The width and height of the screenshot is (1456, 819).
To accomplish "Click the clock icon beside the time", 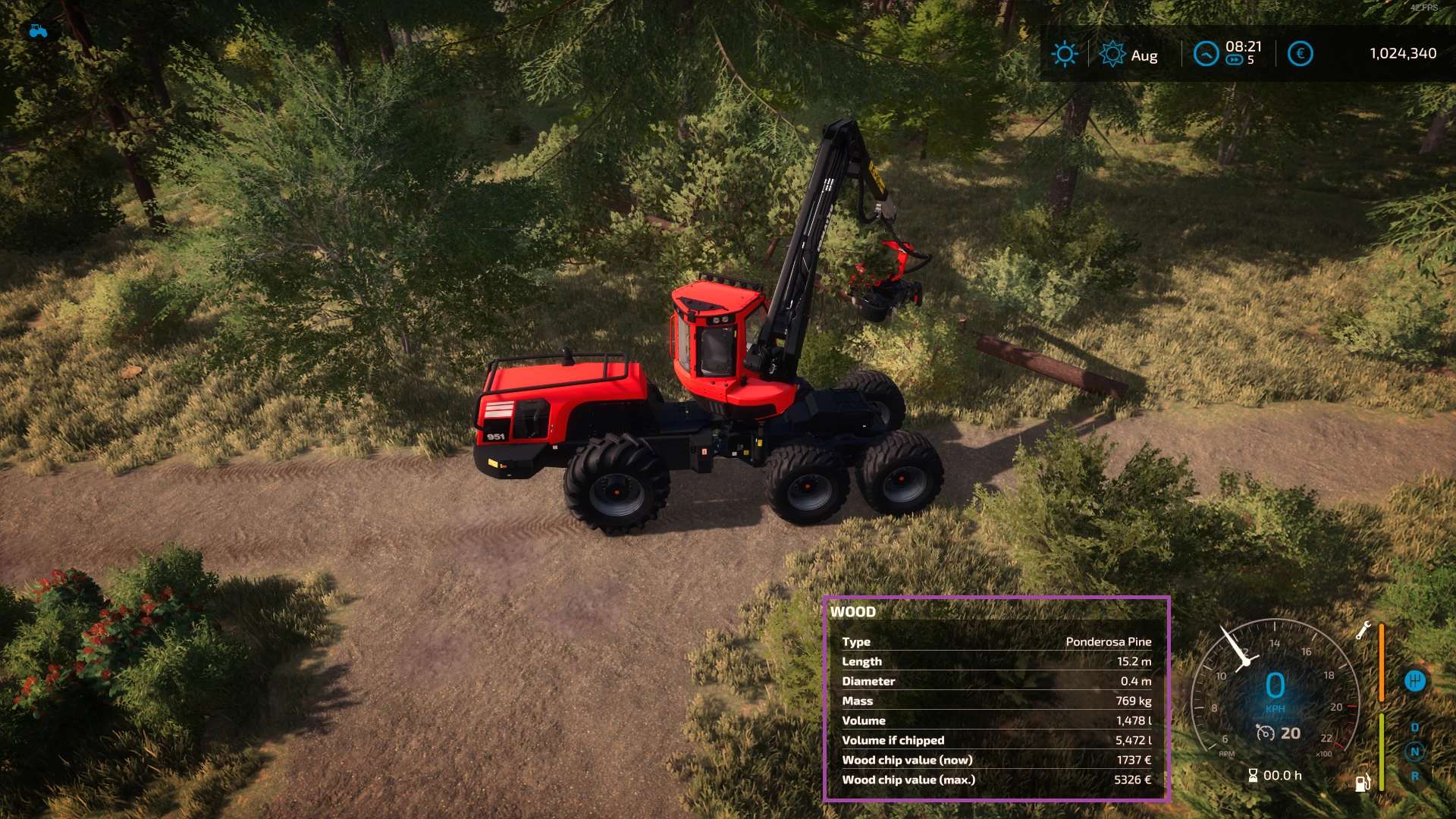I will point(1206,54).
